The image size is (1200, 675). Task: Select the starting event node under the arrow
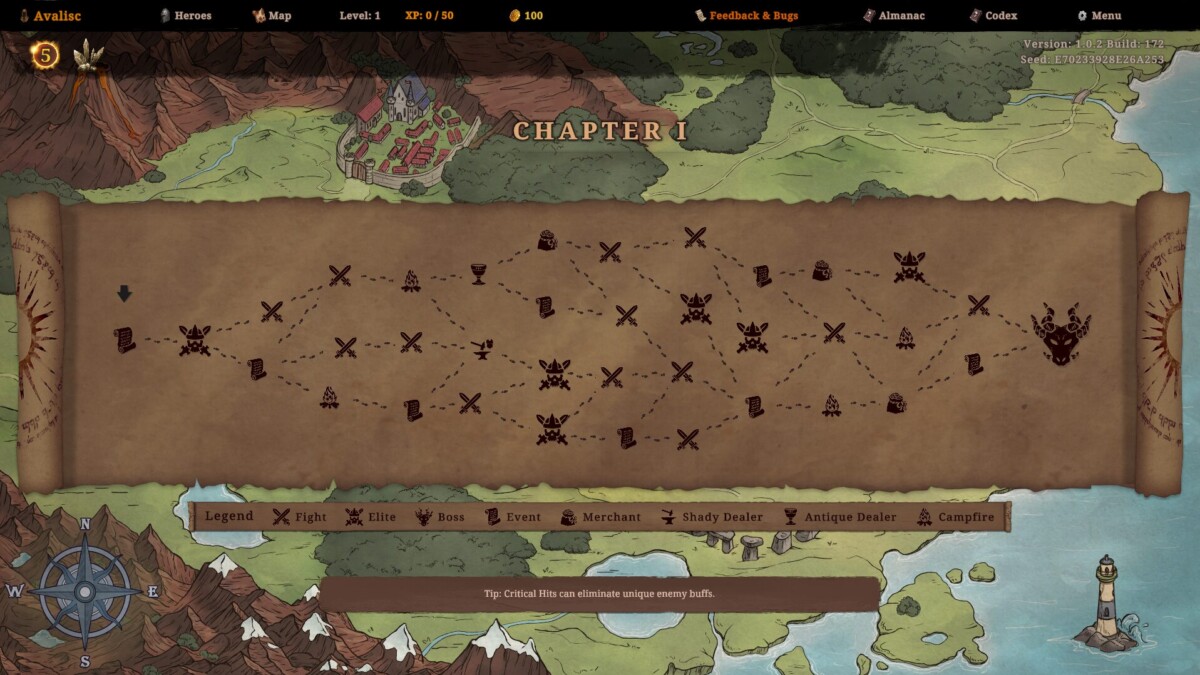(124, 340)
